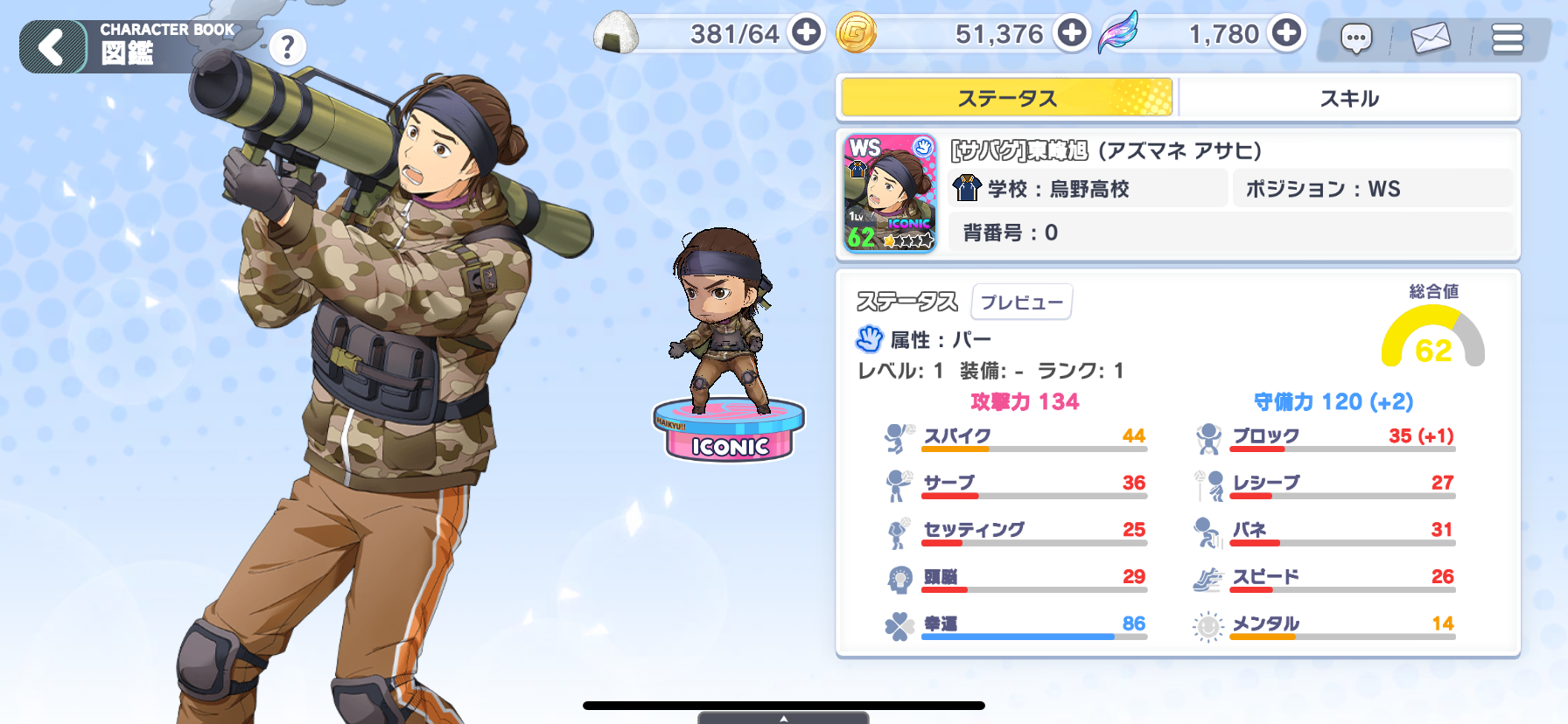This screenshot has height=724, width=1568.
Task: Buy more gold coins with the plus button
Action: [1071, 33]
